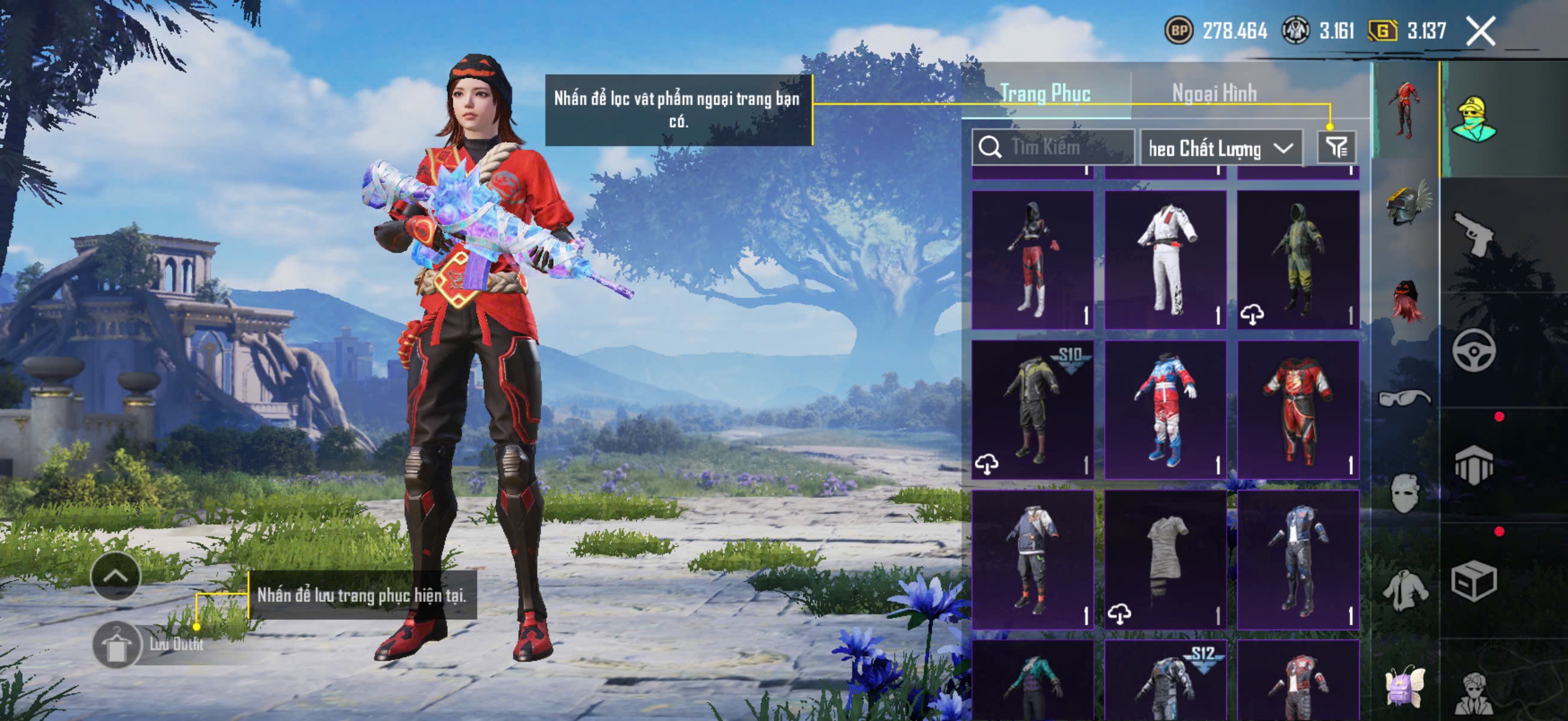Select the blue and red racing suit
Screen dimensions: 1568x721
[1165, 410]
